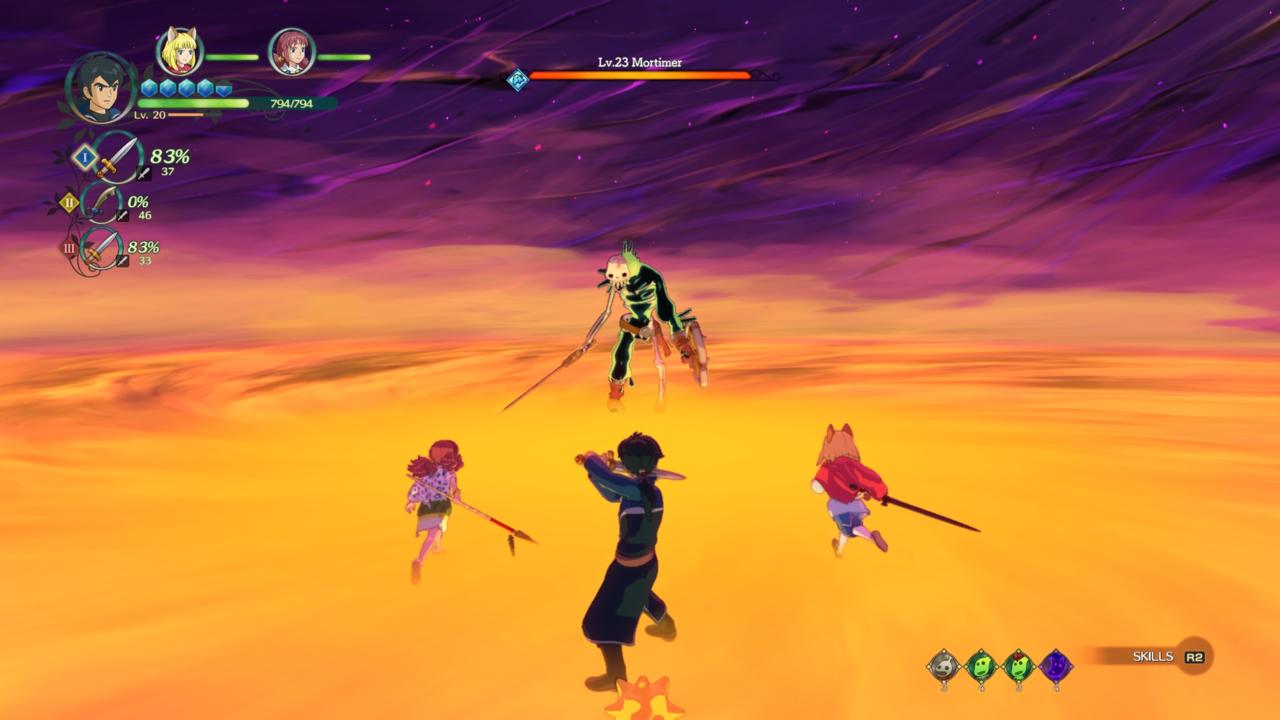Toggle the yellow slot II diamond indicator
Image resolution: width=1280 pixels, height=720 pixels.
68,203
